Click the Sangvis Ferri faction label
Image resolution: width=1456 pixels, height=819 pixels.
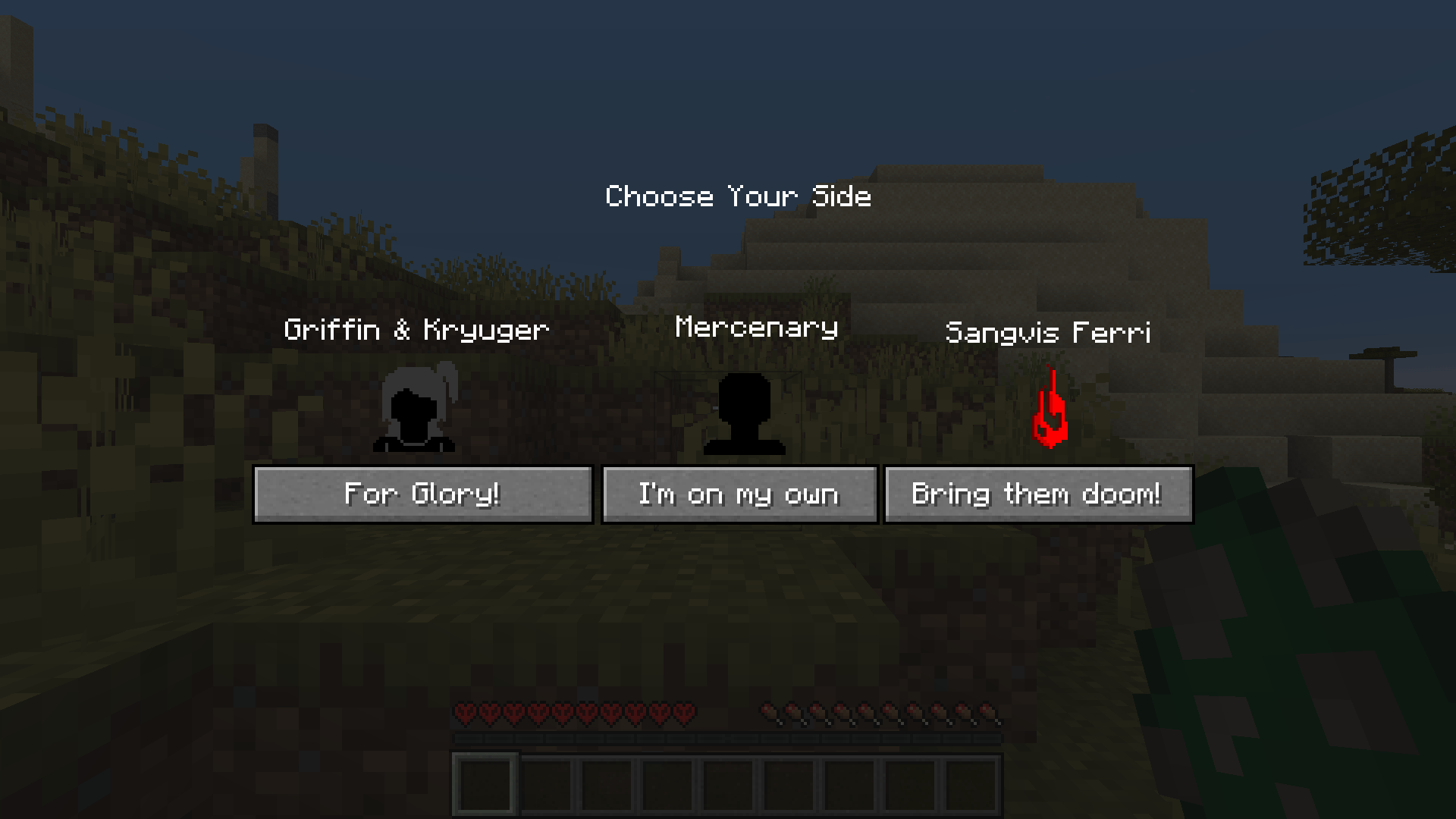click(1049, 332)
